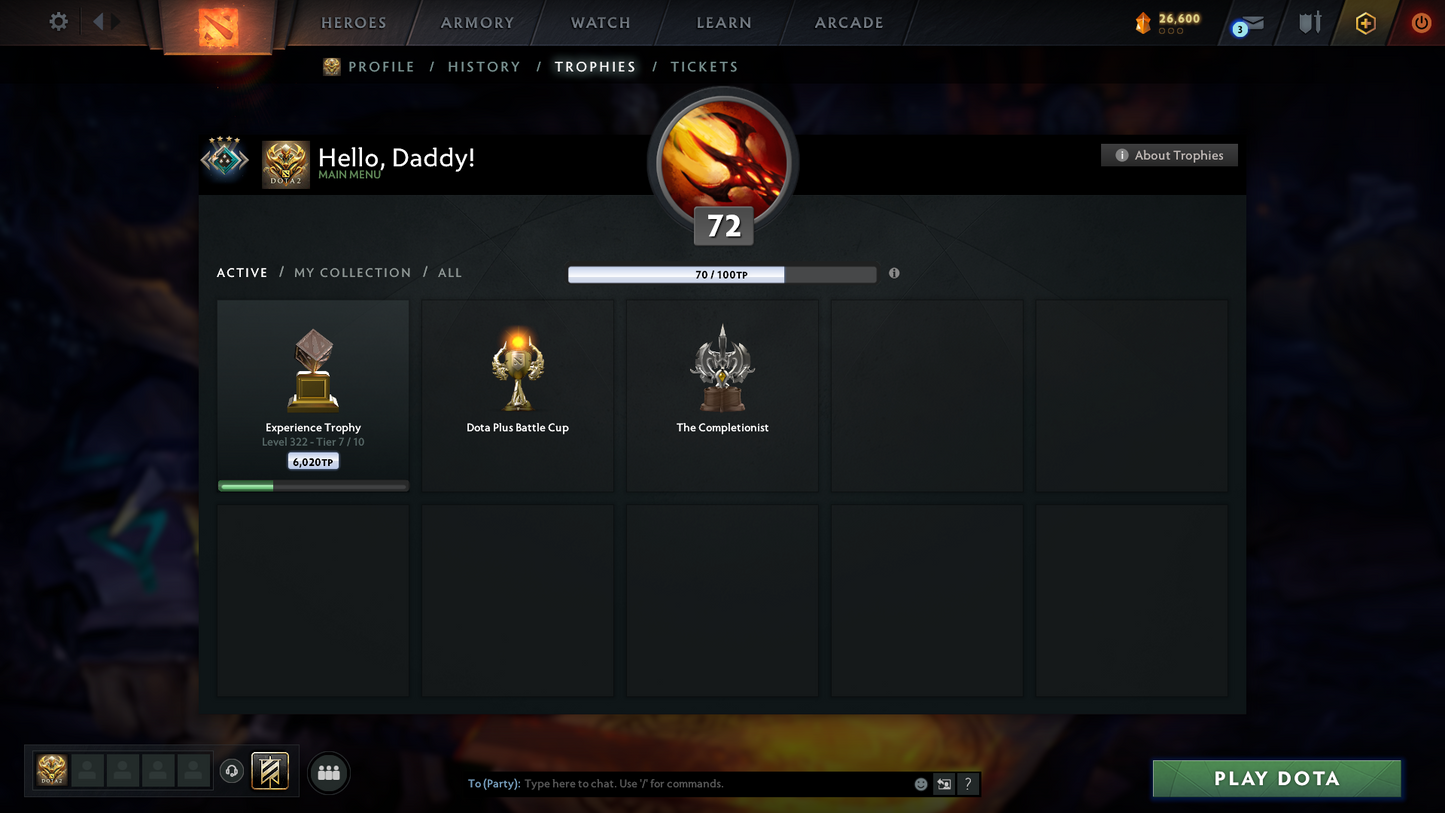Switch to the Profile tab
The height and width of the screenshot is (813, 1445).
coord(380,67)
